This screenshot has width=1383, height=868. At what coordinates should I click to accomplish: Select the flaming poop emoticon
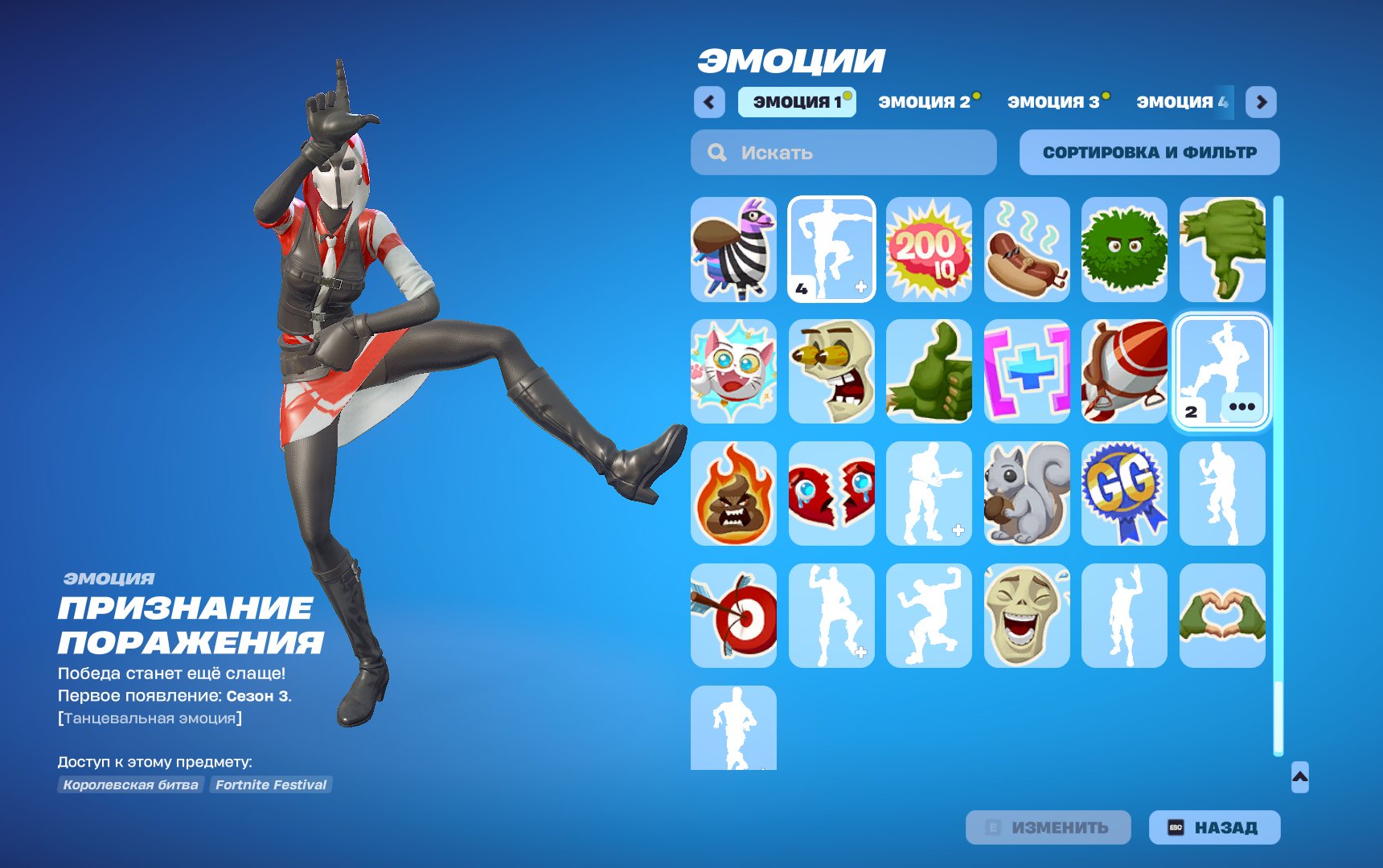point(733,493)
